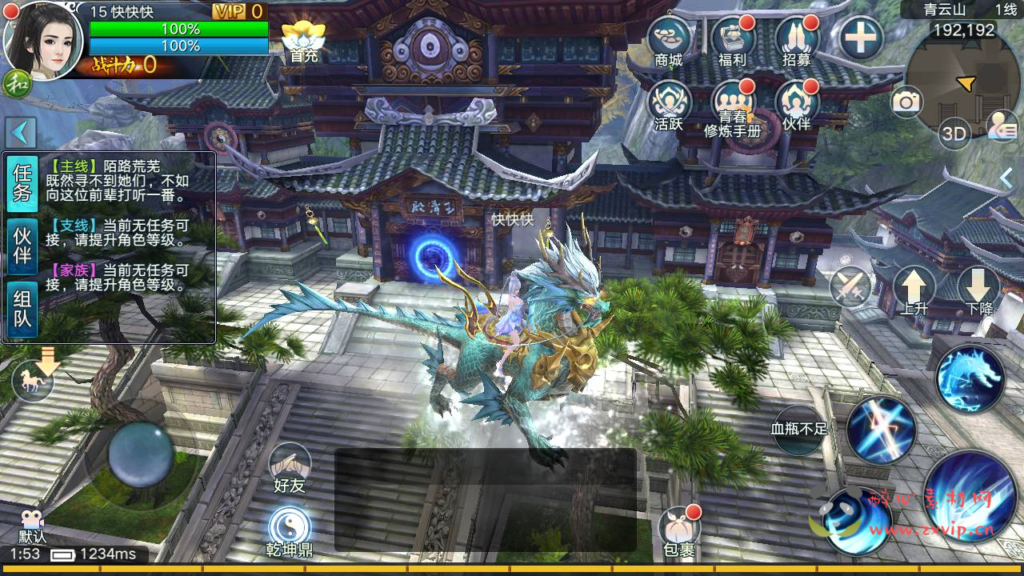Toggle the 3D camera view button

coord(954,133)
